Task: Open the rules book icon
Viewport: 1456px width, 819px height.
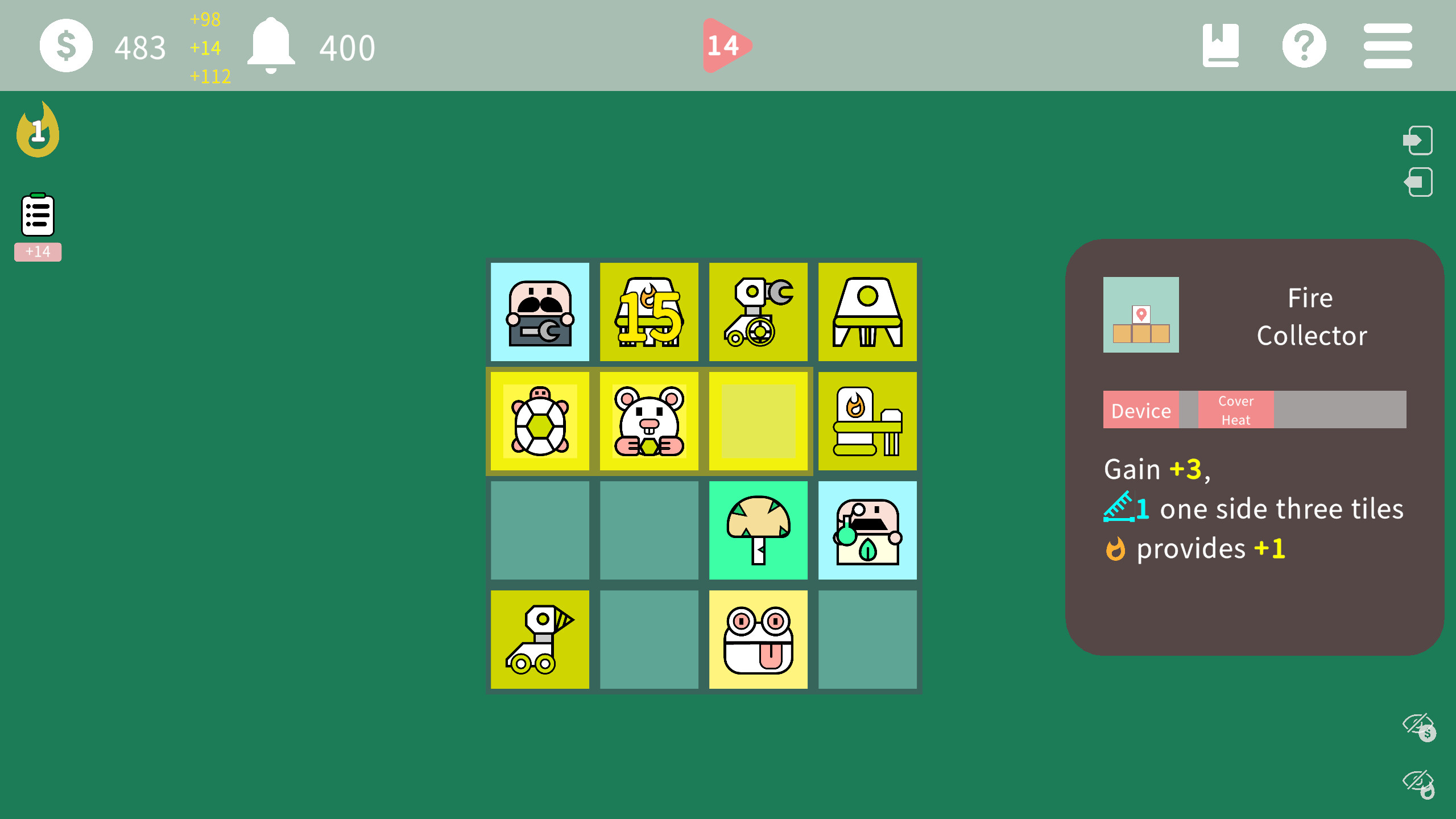Action: click(x=1222, y=45)
